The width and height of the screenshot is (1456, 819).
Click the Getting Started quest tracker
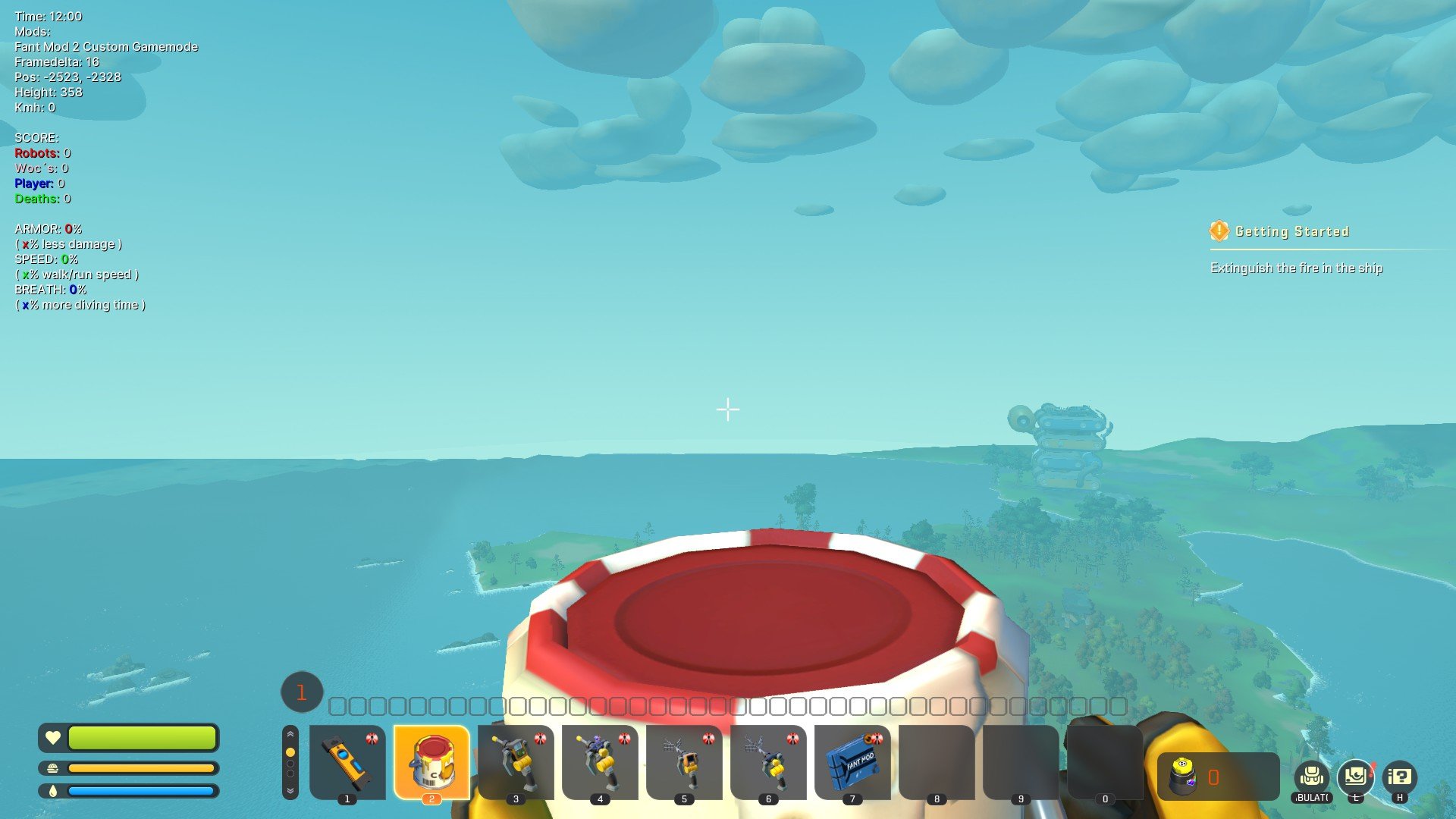coord(1291,231)
